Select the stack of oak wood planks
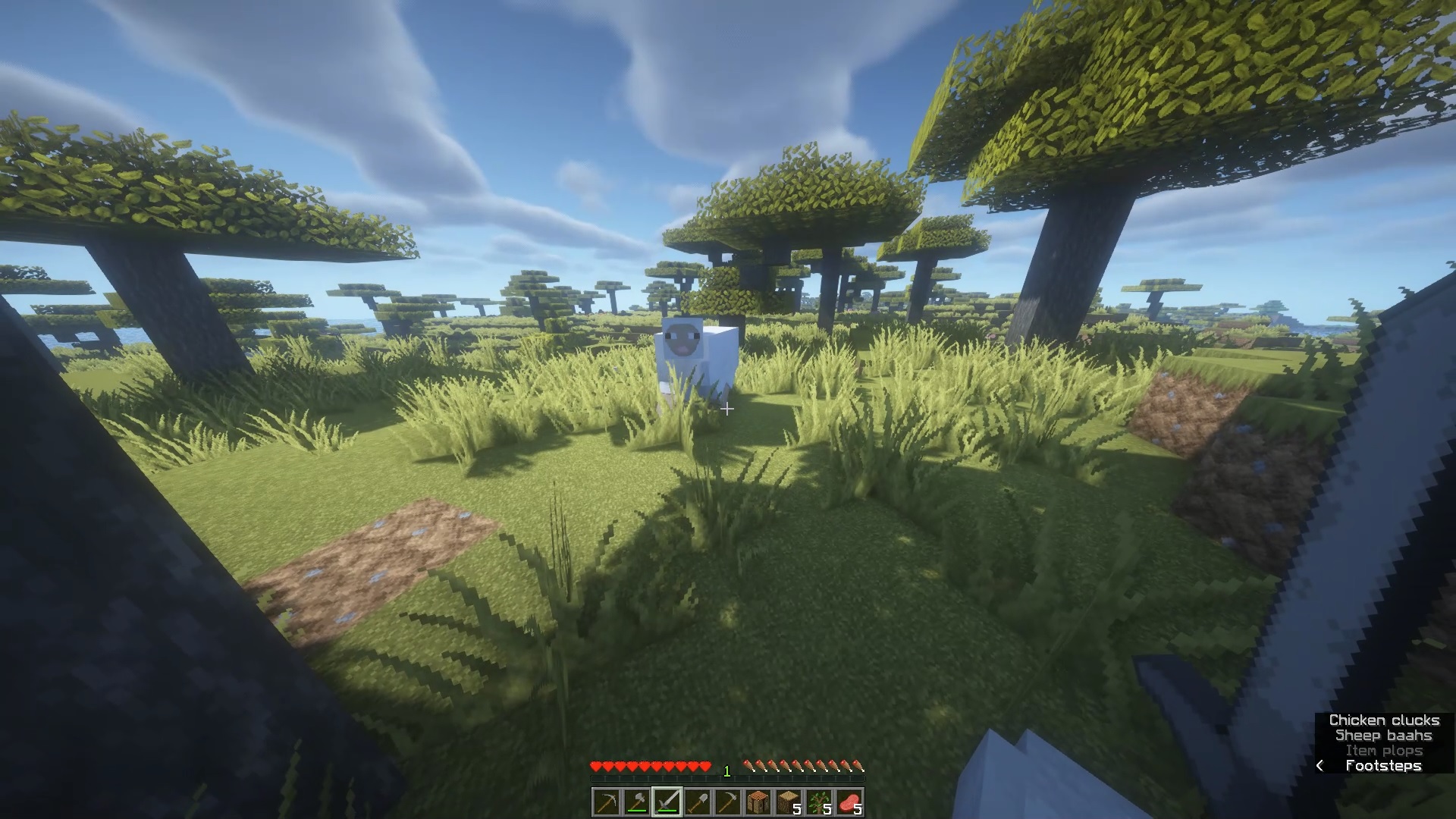Image resolution: width=1456 pixels, height=819 pixels. pos(789,802)
